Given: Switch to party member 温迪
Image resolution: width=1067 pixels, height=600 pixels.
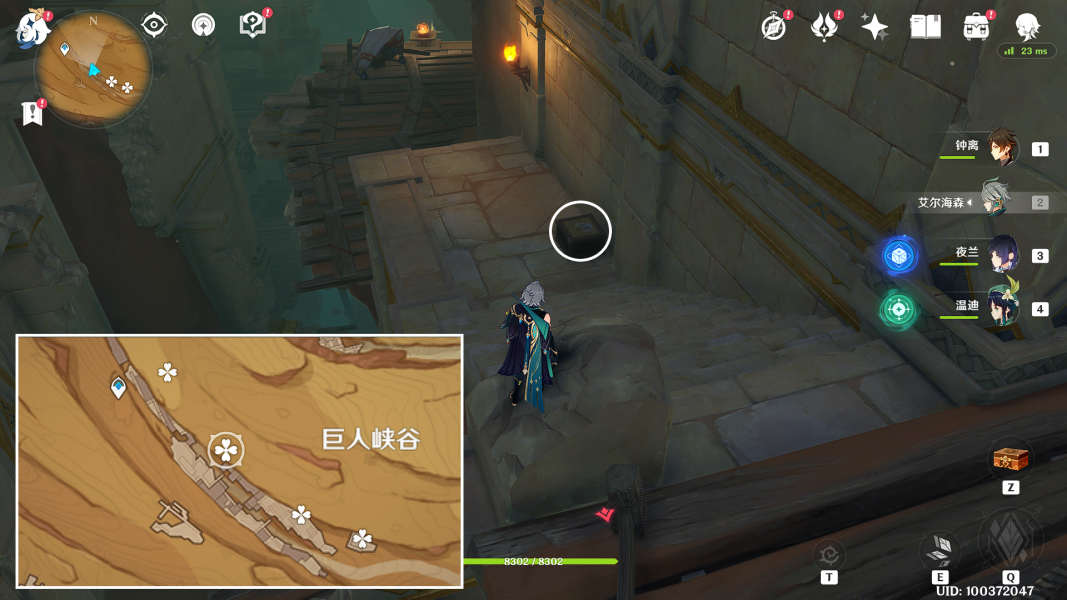Looking at the screenshot, I should [1001, 307].
